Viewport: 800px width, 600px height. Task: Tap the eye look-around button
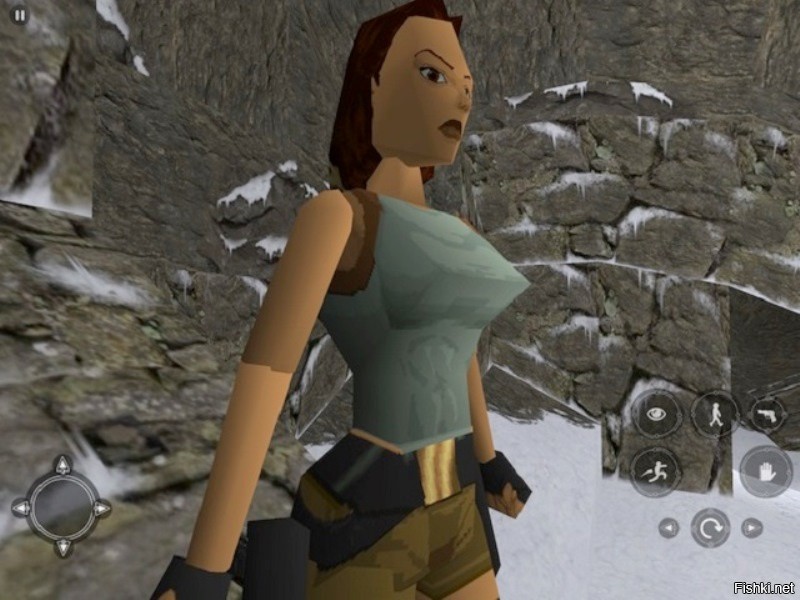(656, 413)
